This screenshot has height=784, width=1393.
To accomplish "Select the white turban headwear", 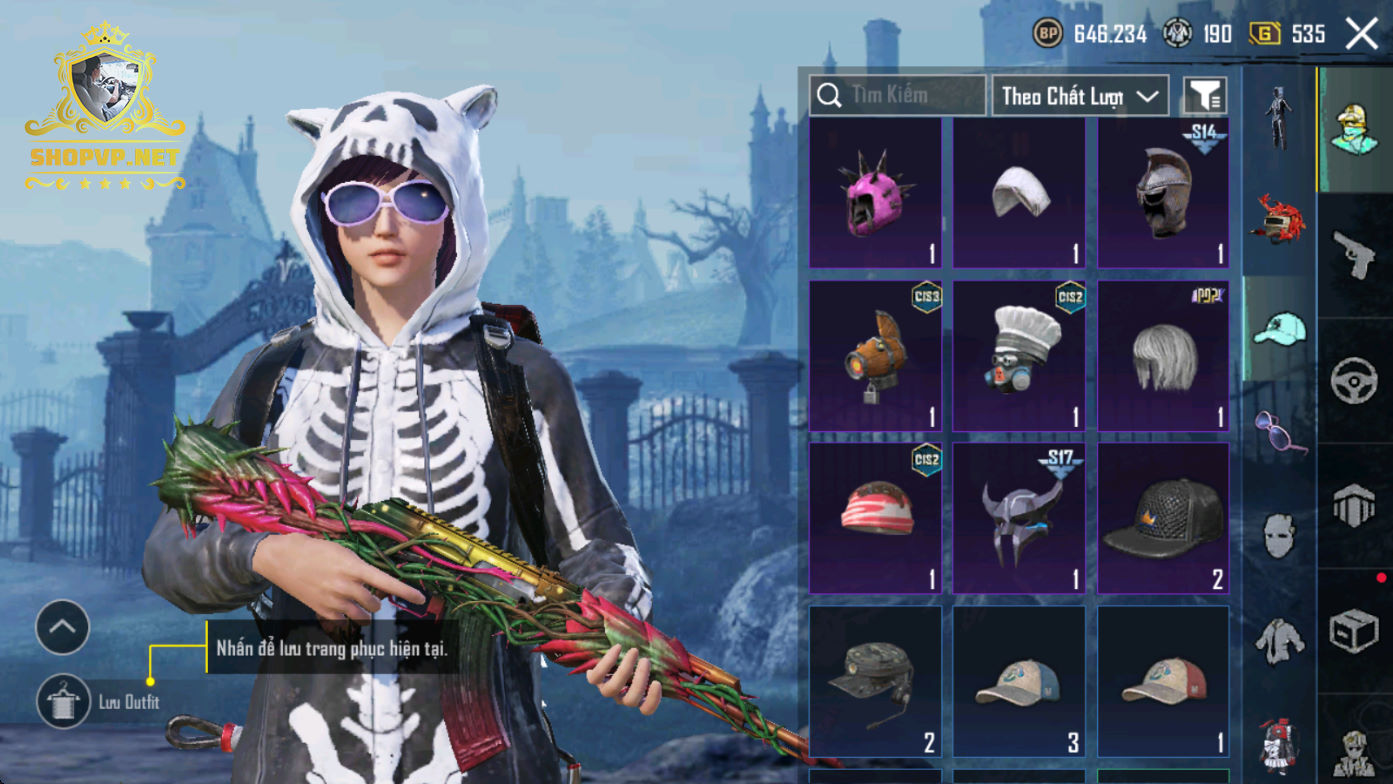I will [1019, 194].
